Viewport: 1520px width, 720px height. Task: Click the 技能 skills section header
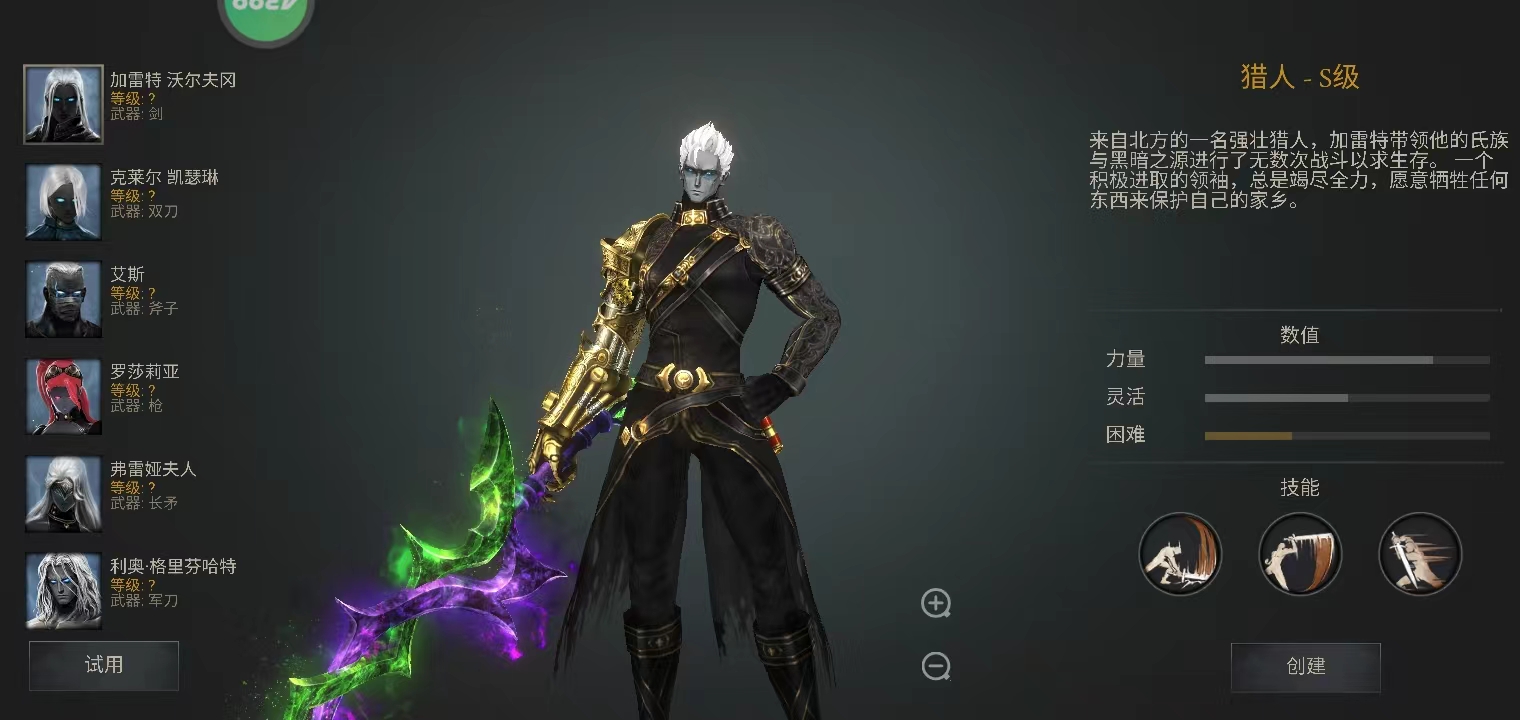click(x=1299, y=488)
